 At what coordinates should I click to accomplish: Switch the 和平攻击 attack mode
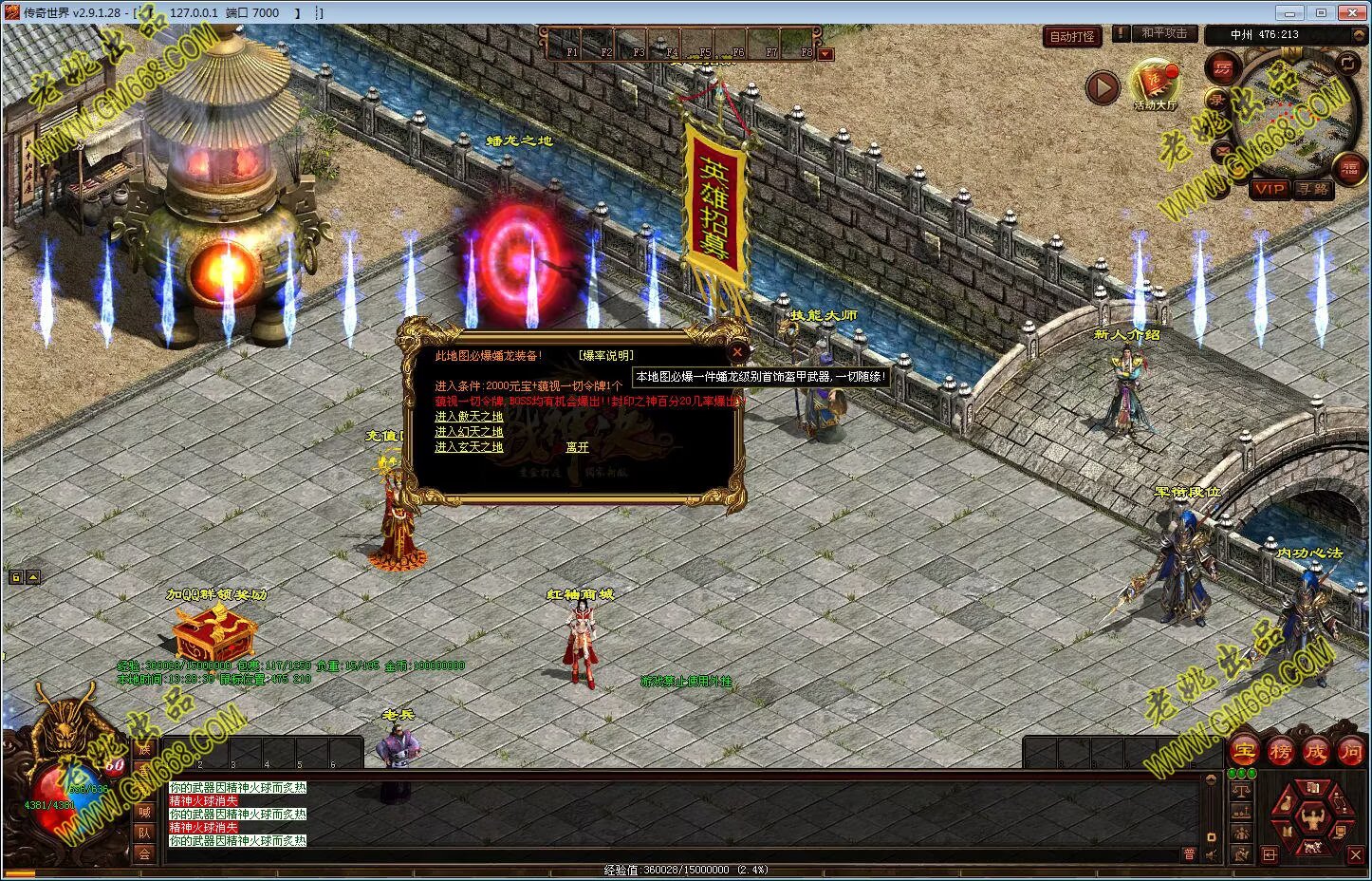tap(1163, 33)
